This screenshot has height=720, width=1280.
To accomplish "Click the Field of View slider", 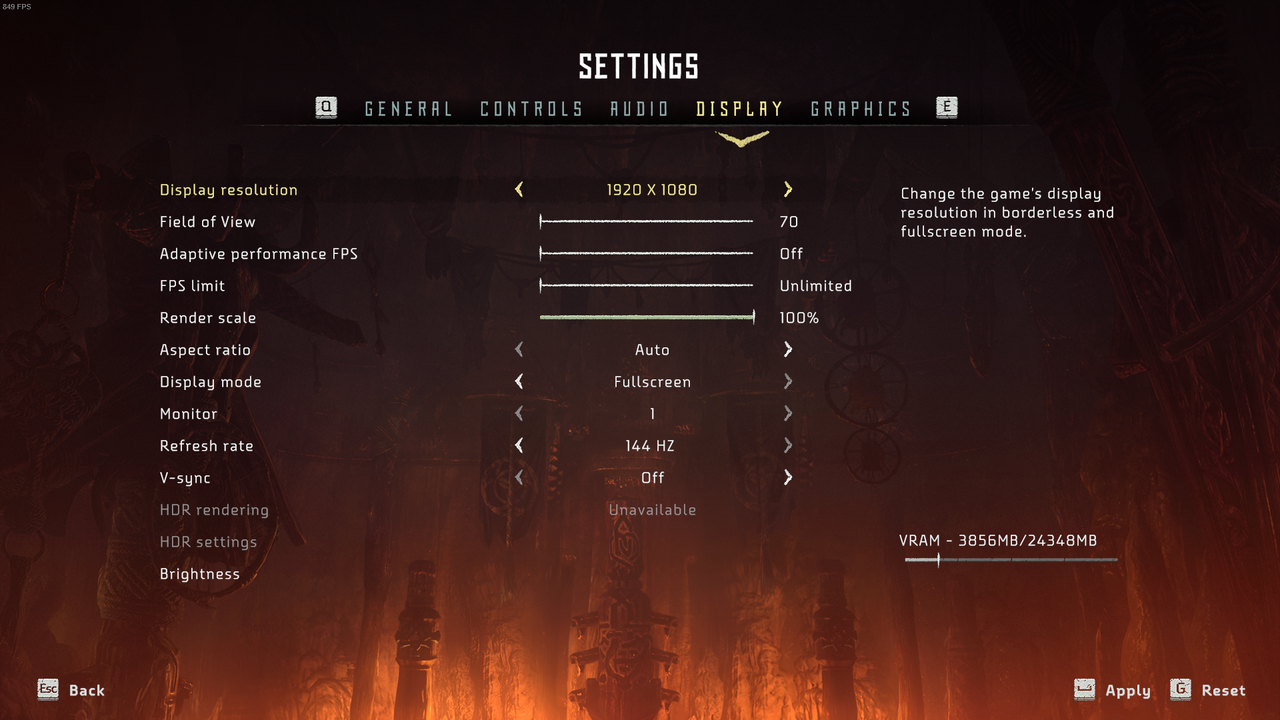I will pos(647,221).
